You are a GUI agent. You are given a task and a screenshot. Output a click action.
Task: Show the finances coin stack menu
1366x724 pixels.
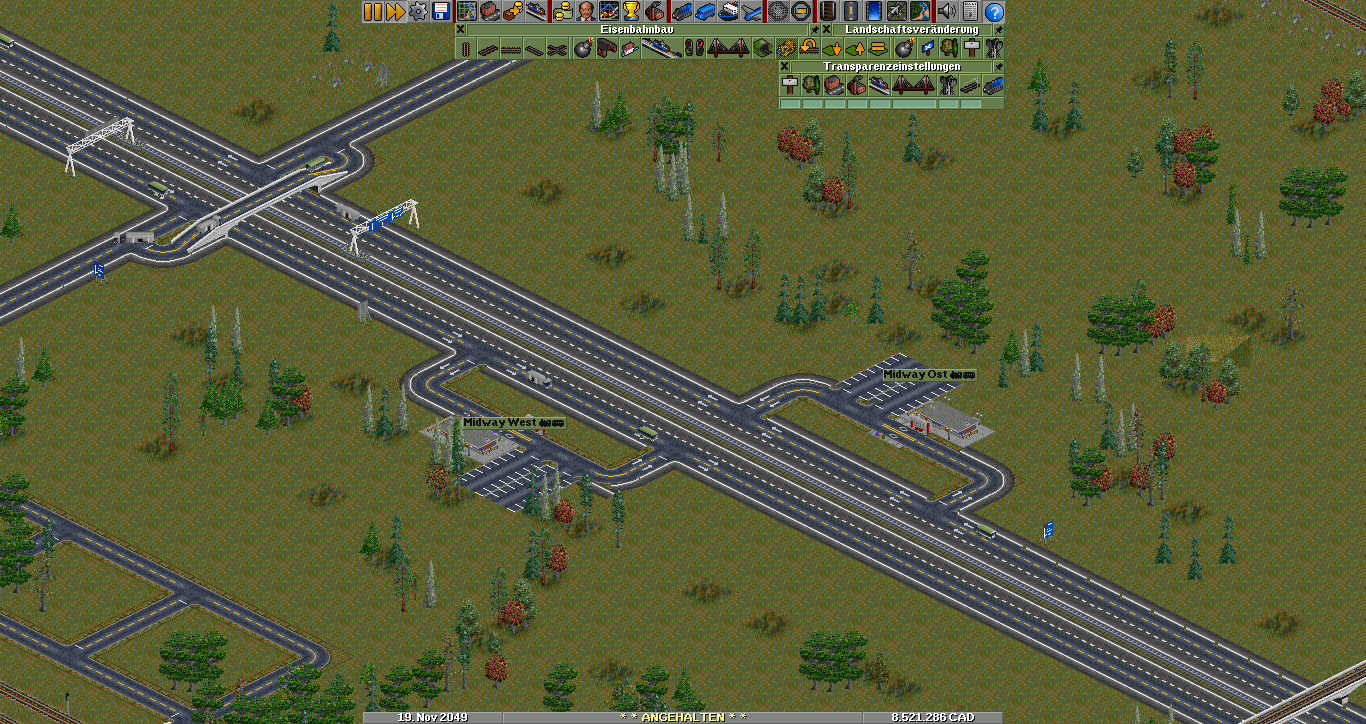tap(563, 12)
